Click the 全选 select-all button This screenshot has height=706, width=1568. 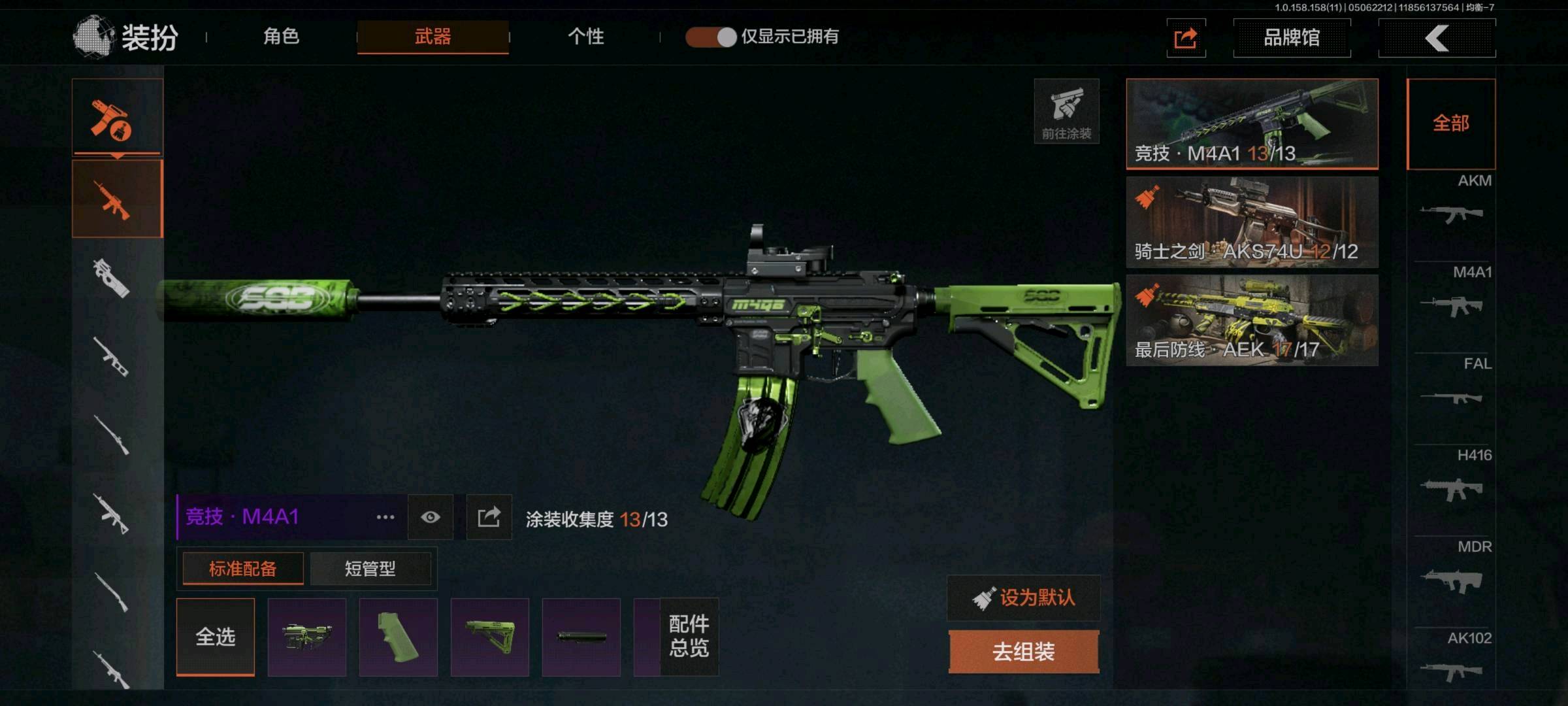216,637
